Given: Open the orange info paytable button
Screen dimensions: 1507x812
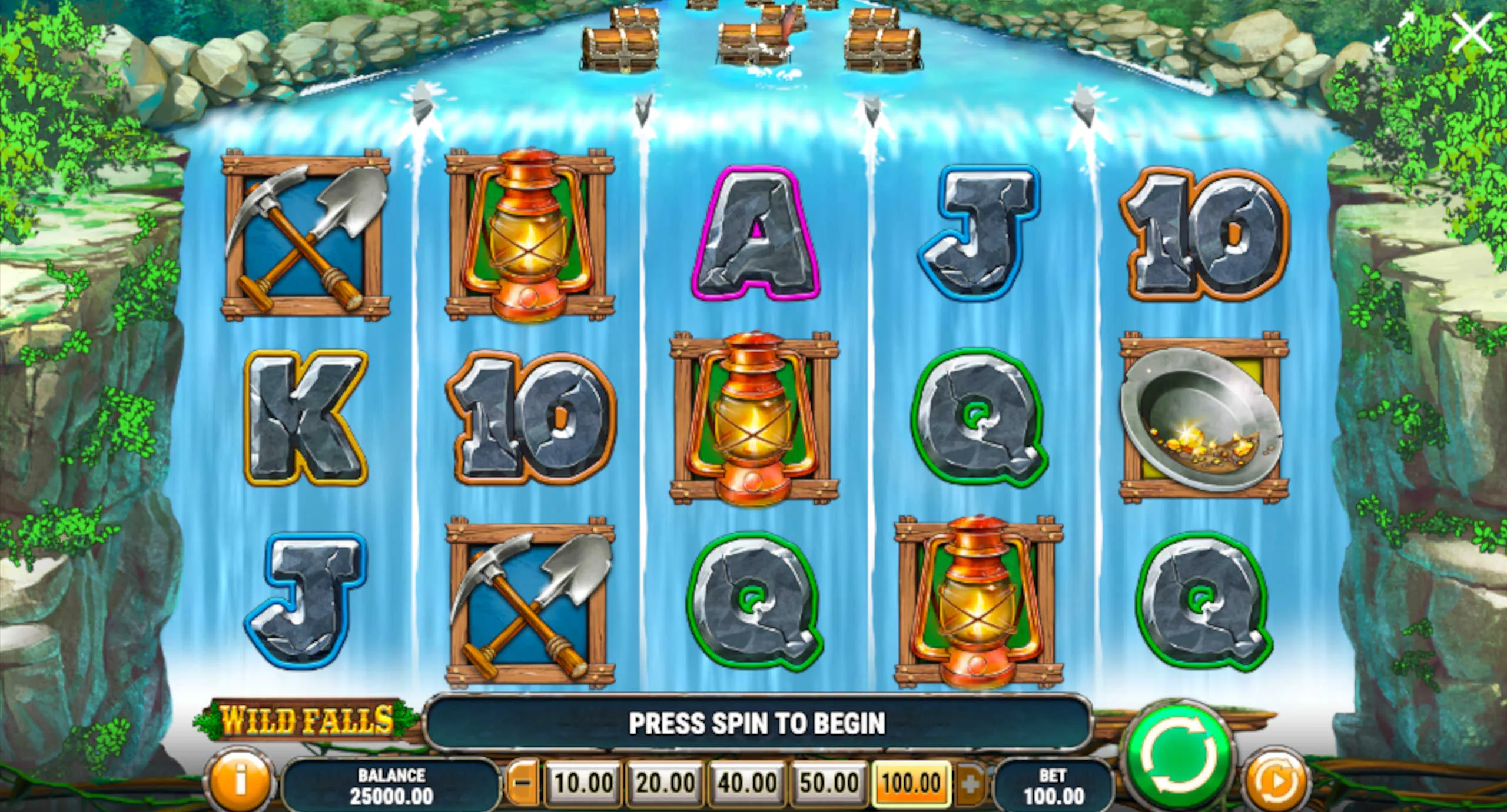Looking at the screenshot, I should point(240,780).
